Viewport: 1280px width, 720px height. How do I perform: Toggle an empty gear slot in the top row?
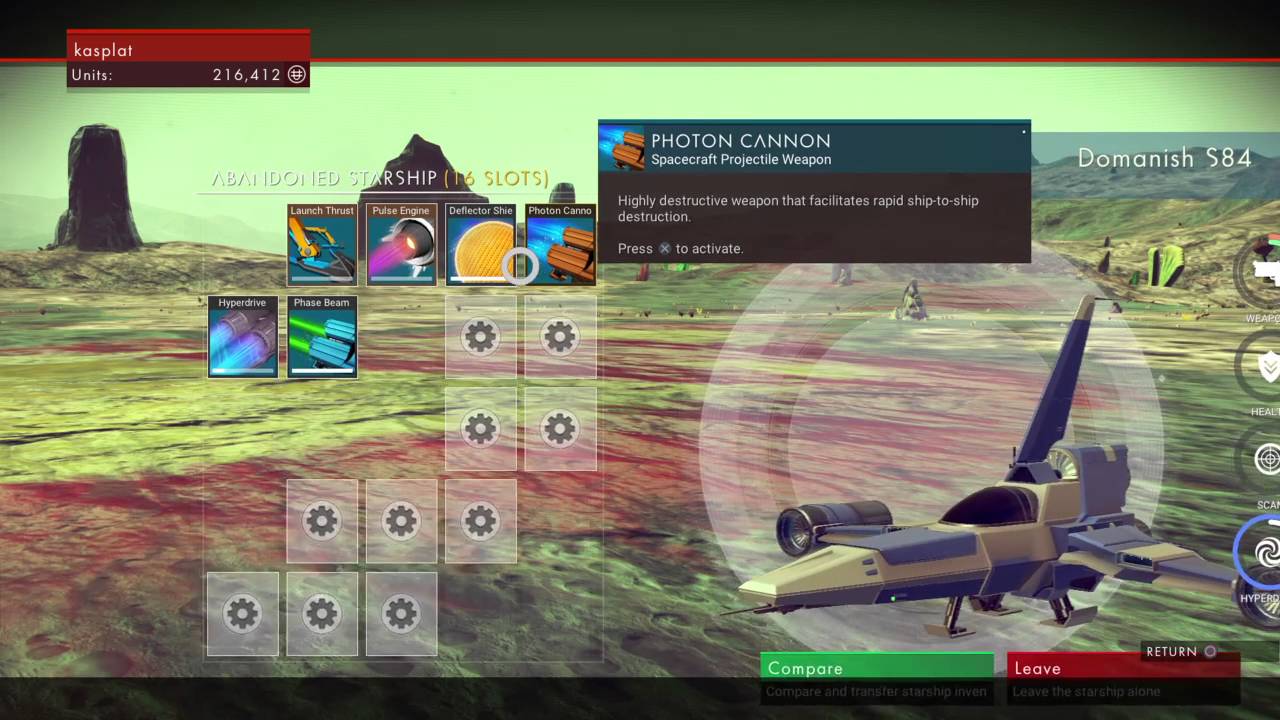coord(480,336)
